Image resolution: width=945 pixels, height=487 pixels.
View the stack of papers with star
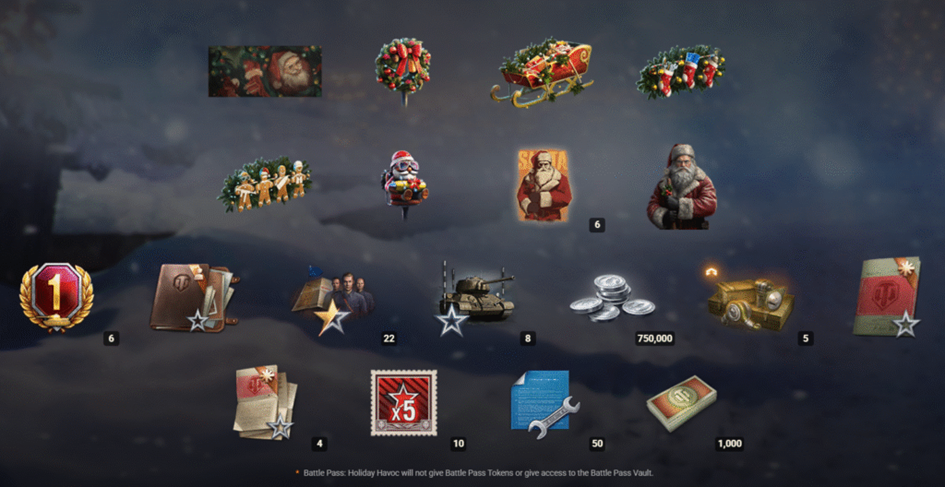[264, 402]
